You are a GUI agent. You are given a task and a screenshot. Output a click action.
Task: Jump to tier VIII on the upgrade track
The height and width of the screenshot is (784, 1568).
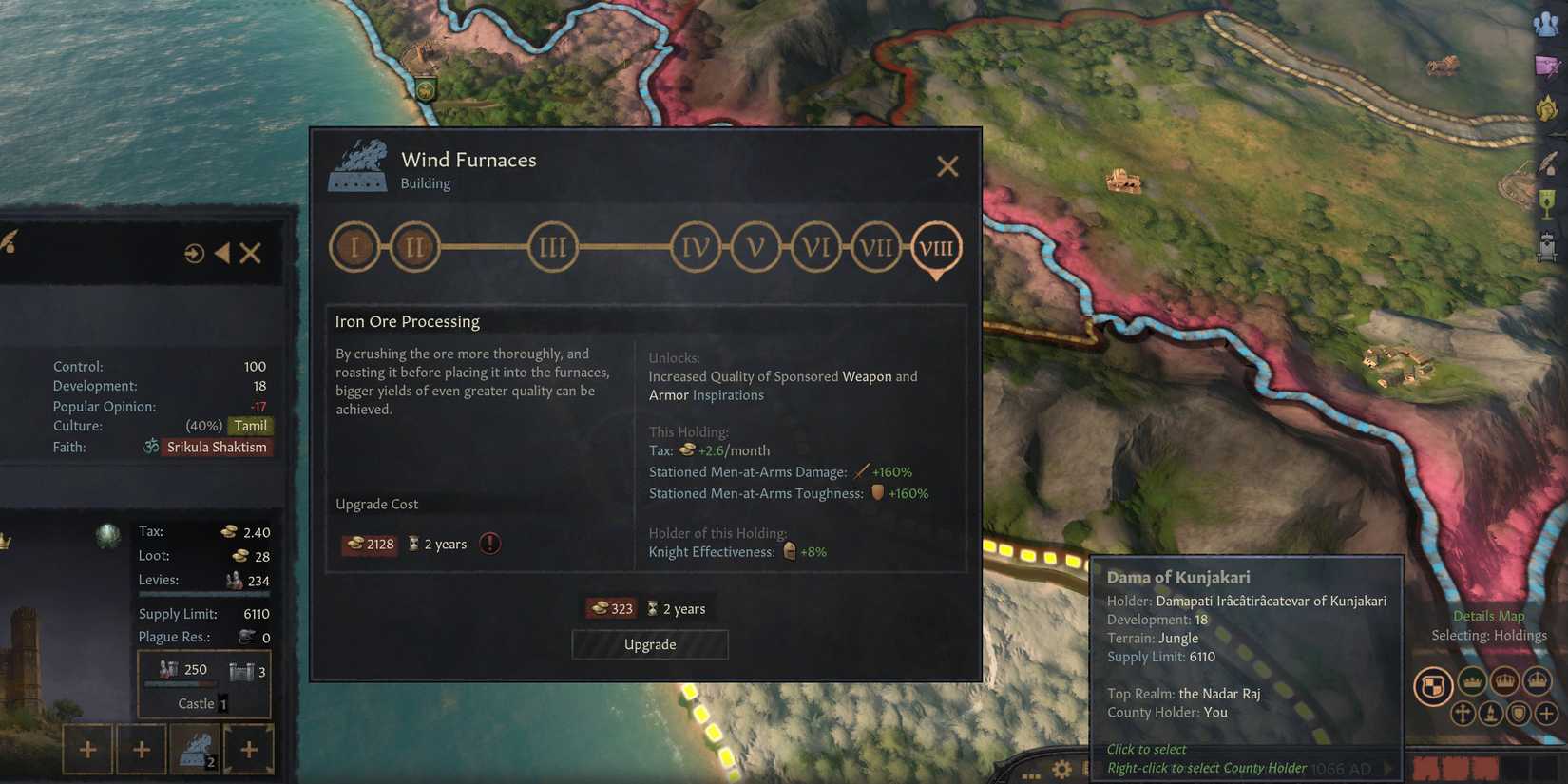point(936,249)
